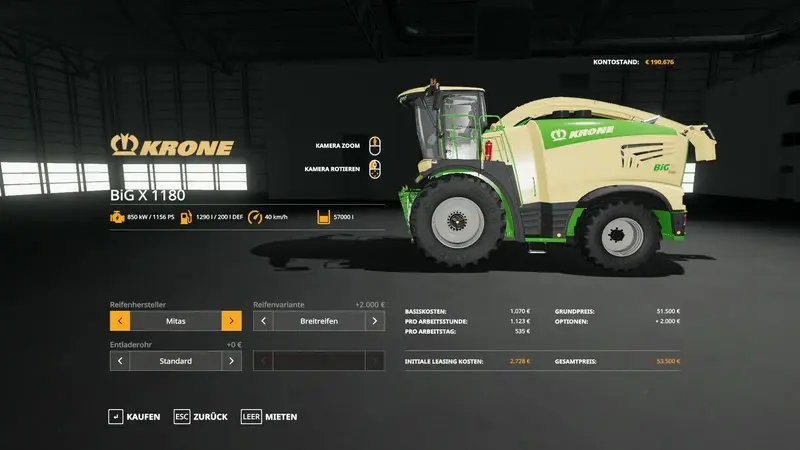Select next tire manufacturer after Mitas
800x450 pixels.
(x=231, y=321)
